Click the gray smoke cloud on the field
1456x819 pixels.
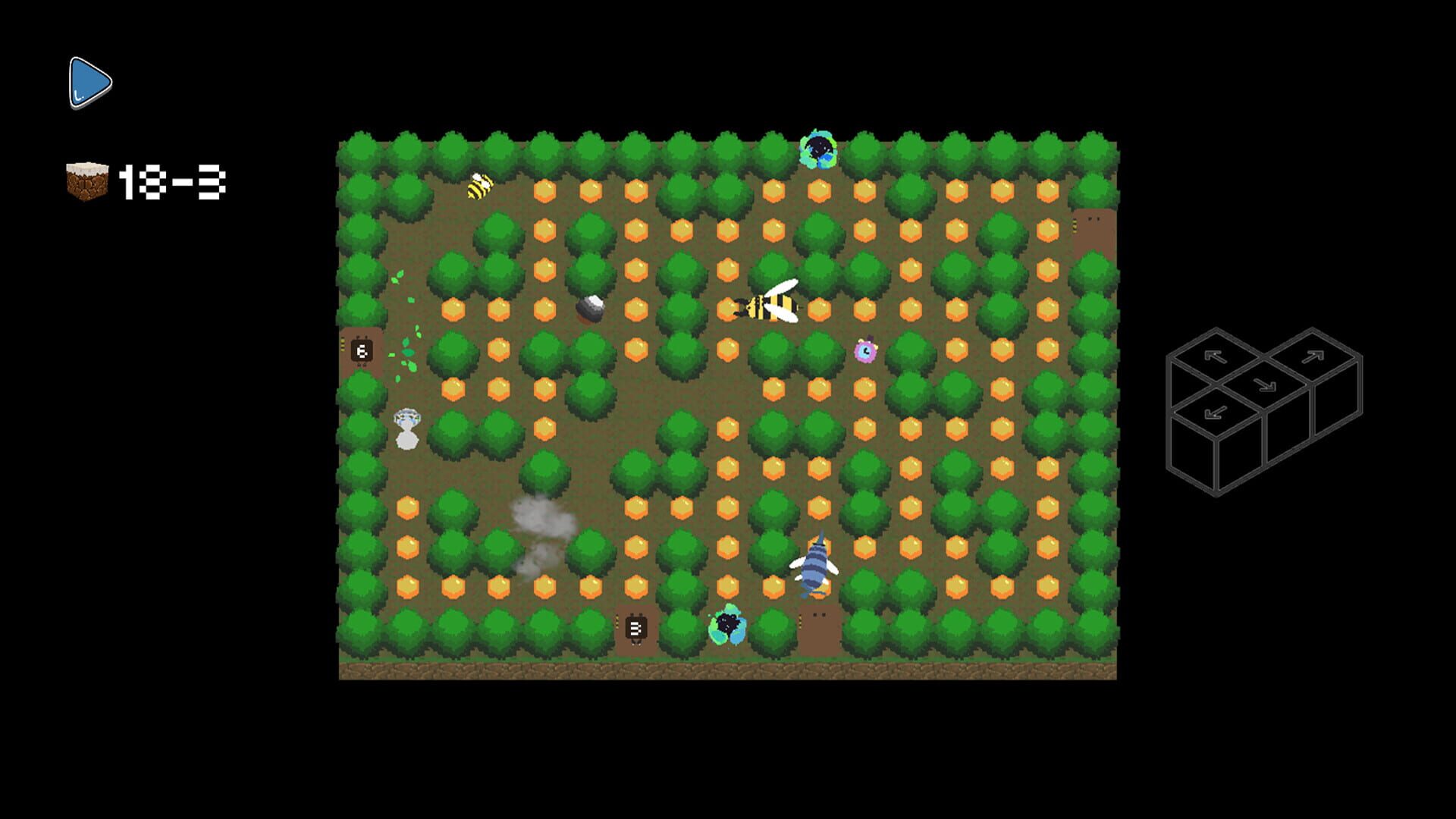pos(540,525)
